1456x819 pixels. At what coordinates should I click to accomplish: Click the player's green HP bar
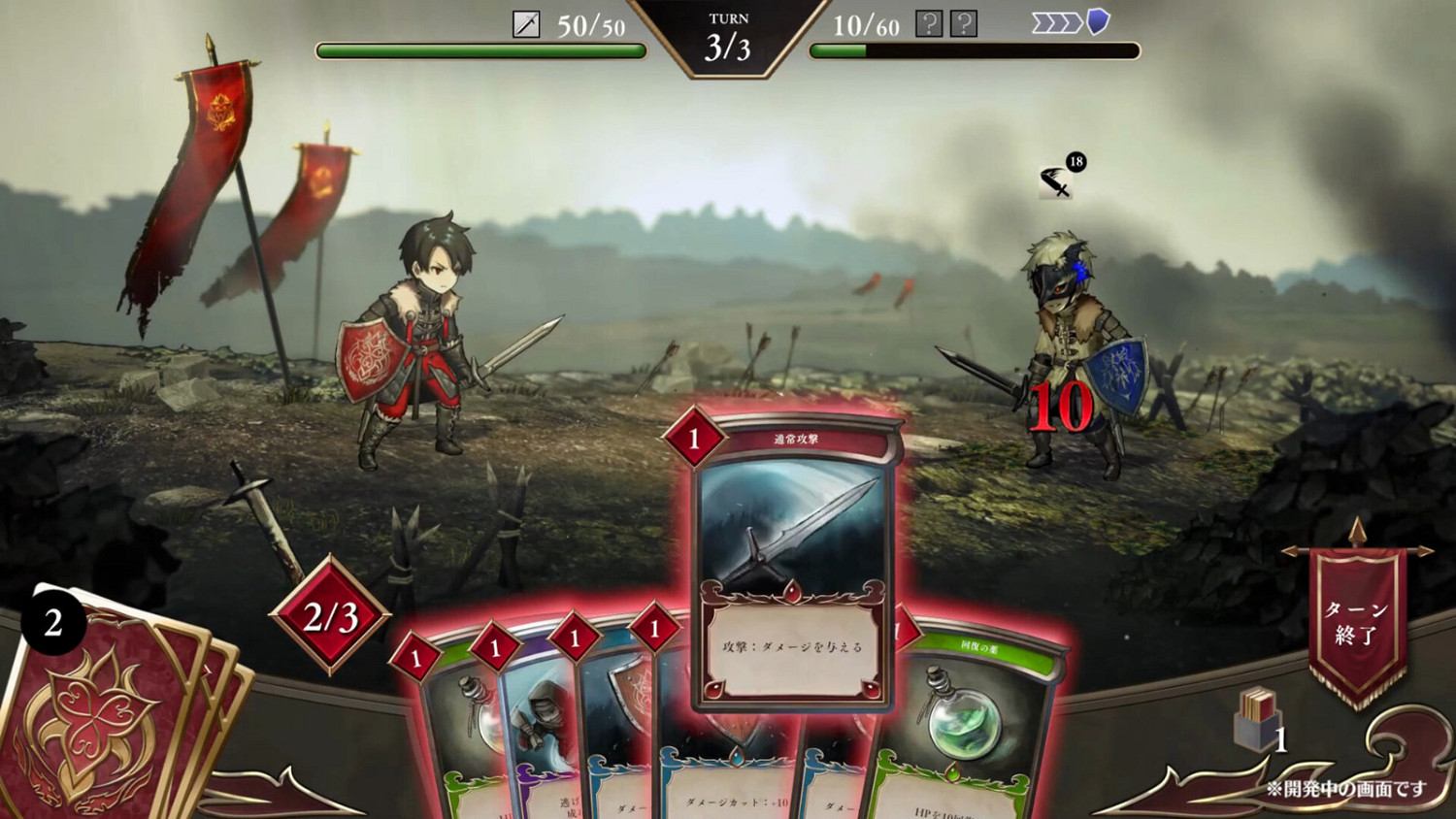pyautogui.click(x=480, y=49)
